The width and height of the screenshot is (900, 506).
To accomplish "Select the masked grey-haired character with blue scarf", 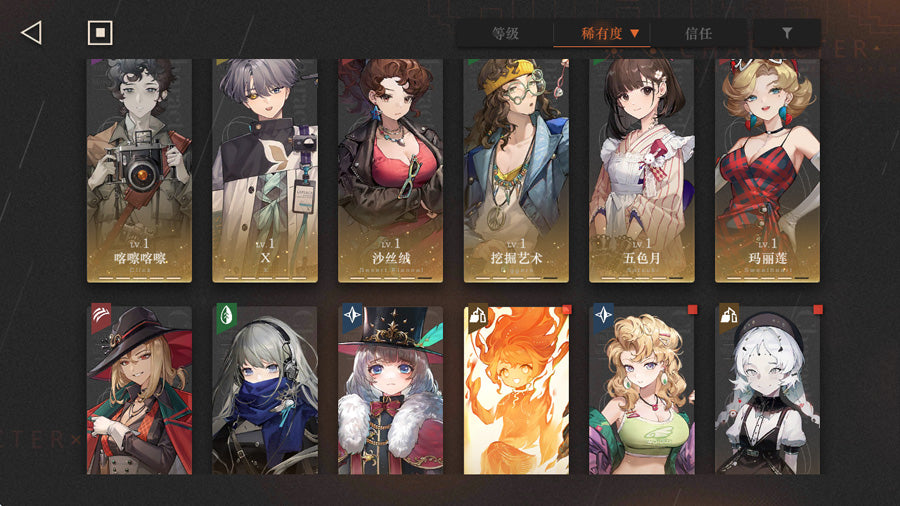I will pyautogui.click(x=265, y=390).
